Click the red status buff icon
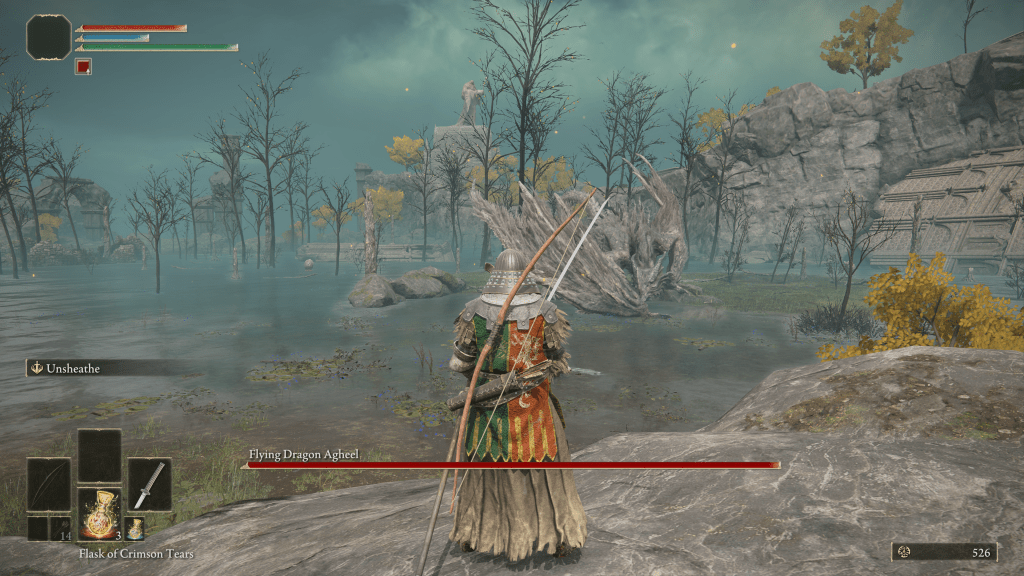The height and width of the screenshot is (576, 1024). (84, 67)
